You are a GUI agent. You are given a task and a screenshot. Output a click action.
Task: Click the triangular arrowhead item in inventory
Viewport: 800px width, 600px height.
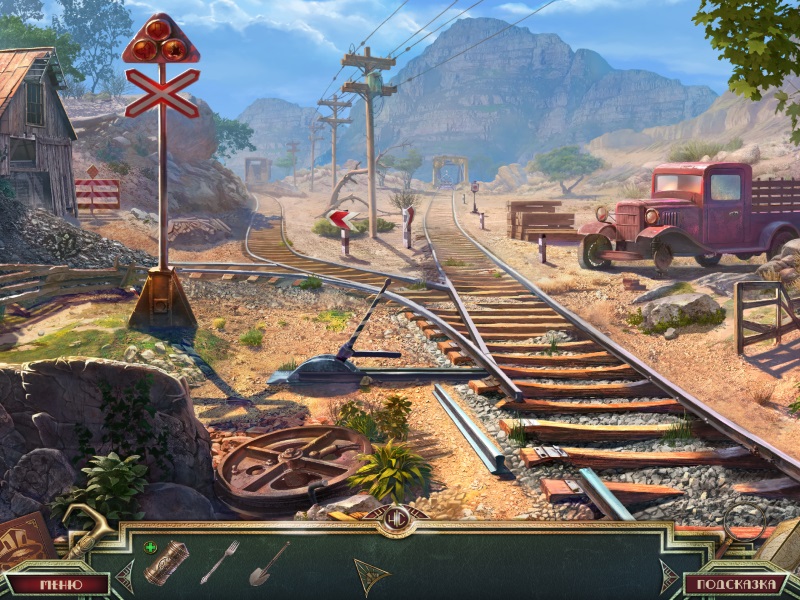pyautogui.click(x=371, y=576)
